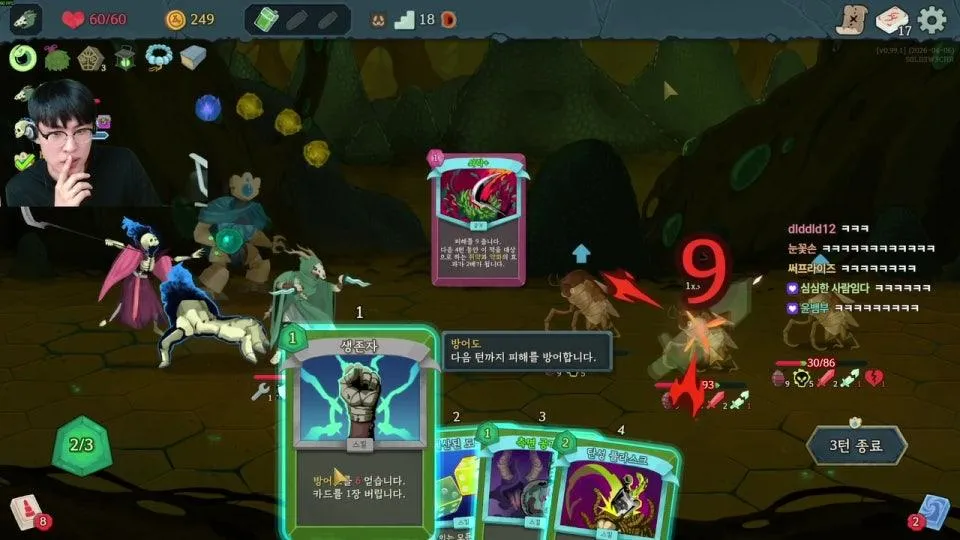Open the settings gear menu
960x540 pixels.
932,19
